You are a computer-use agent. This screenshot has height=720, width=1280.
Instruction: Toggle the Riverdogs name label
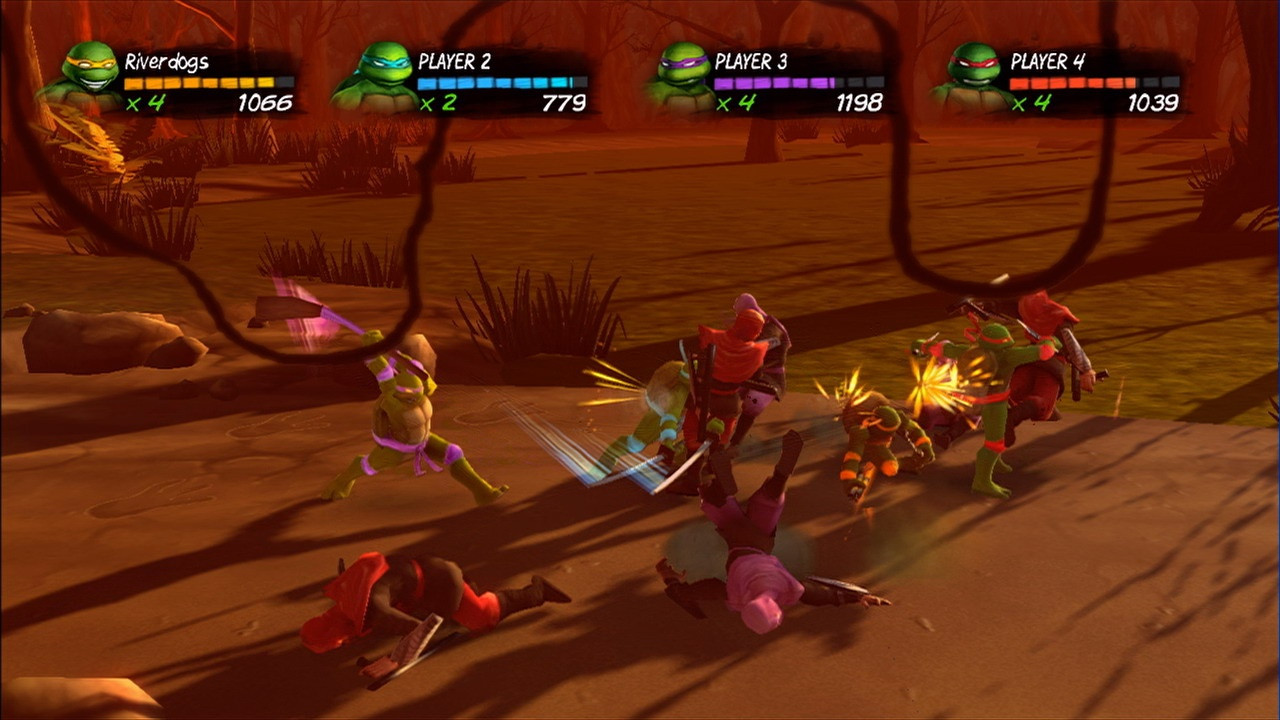coord(168,60)
